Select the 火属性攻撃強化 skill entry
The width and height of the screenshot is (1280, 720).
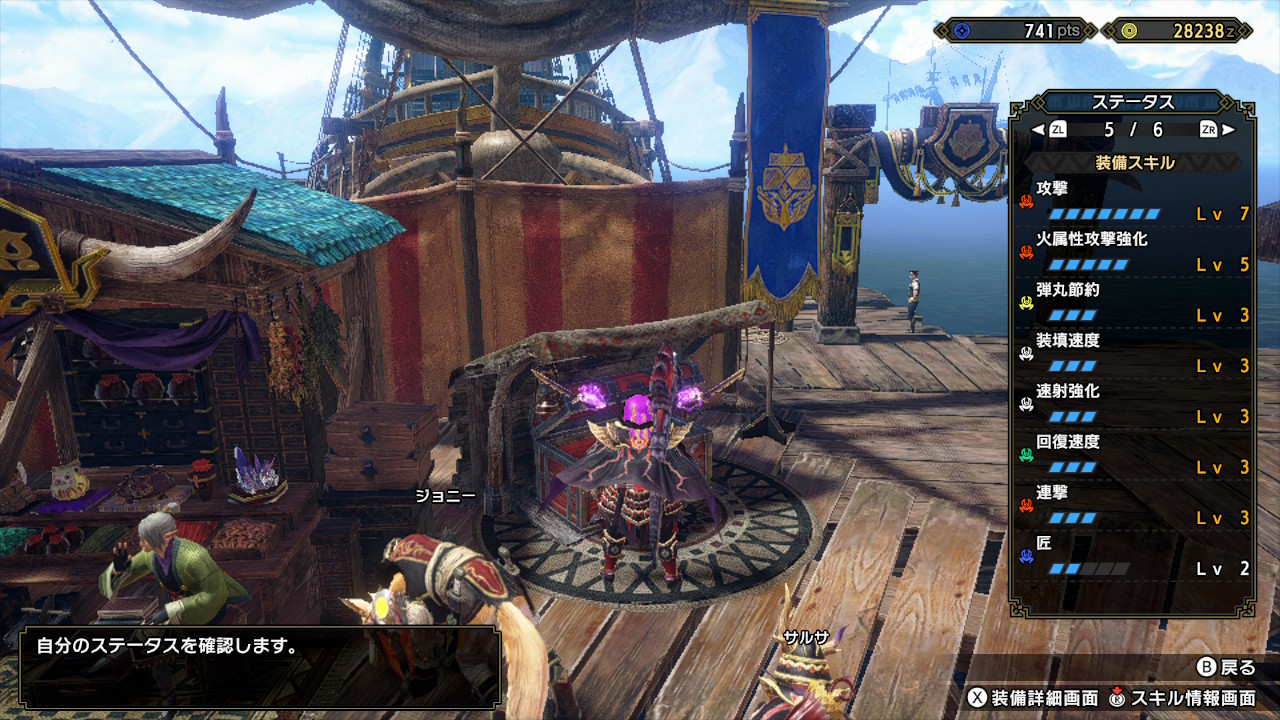coord(1134,252)
